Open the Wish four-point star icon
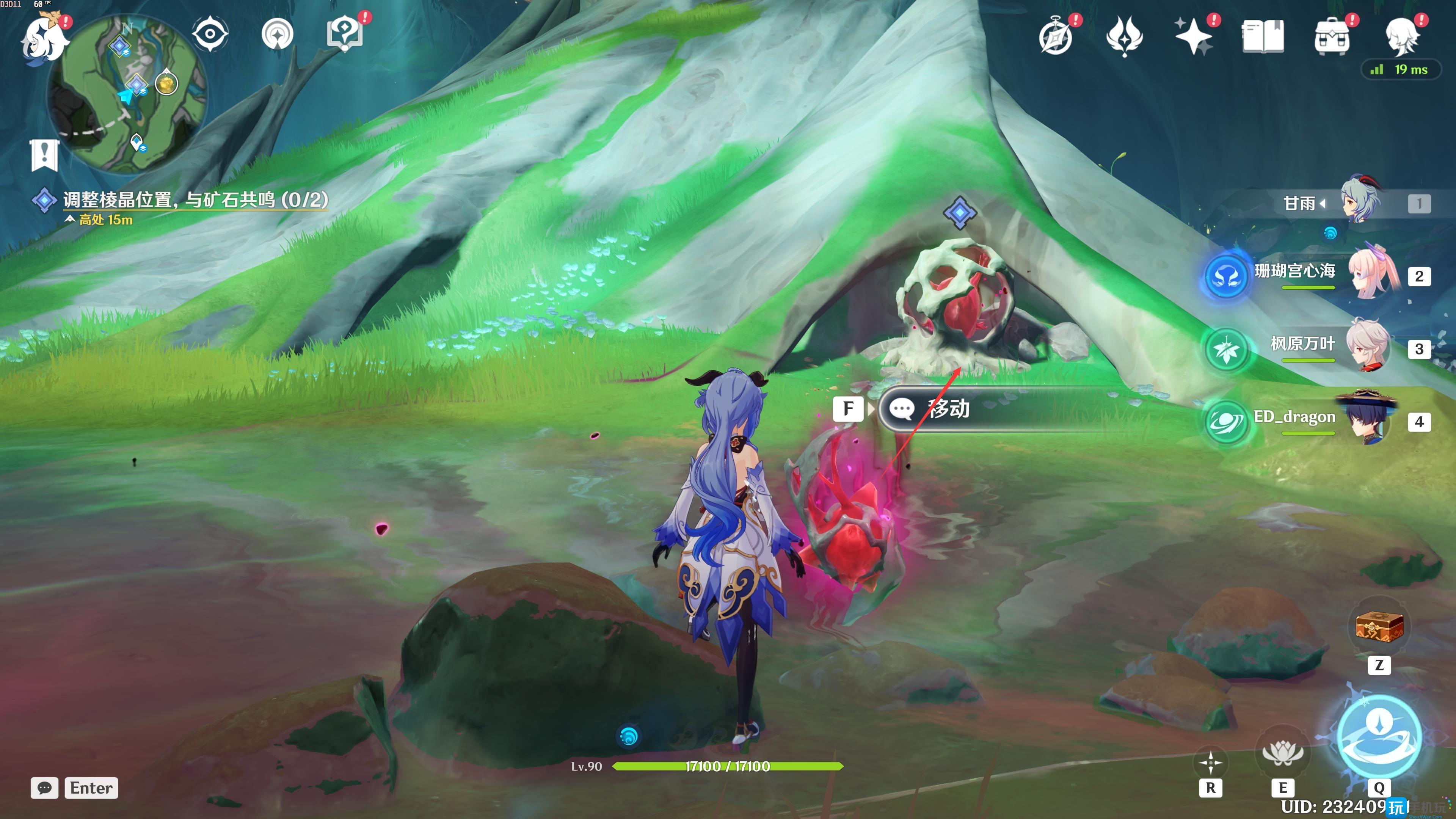This screenshot has width=1456, height=819. click(x=1193, y=36)
